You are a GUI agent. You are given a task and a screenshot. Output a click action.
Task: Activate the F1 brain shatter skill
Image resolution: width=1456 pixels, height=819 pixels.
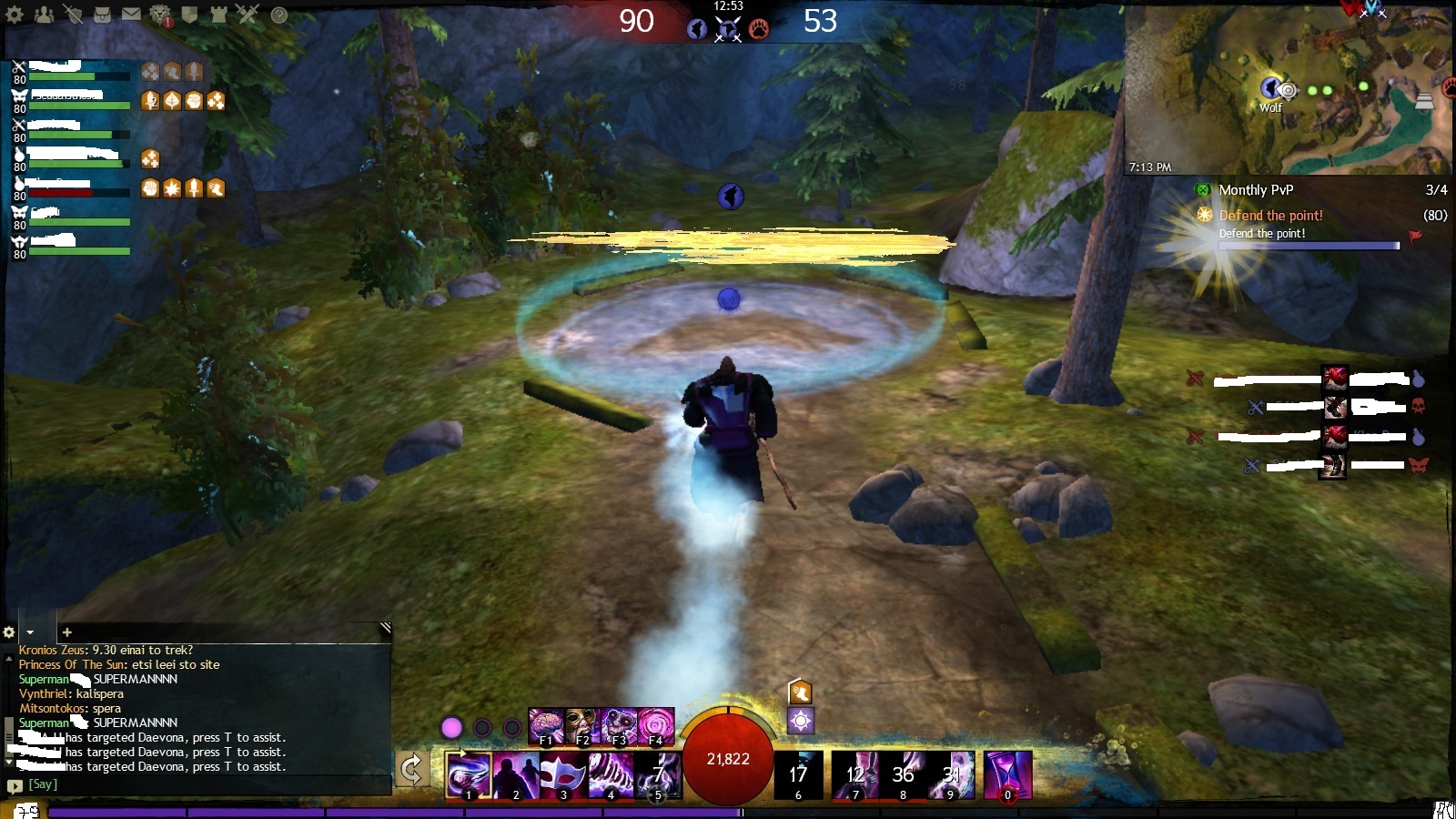coord(546,726)
